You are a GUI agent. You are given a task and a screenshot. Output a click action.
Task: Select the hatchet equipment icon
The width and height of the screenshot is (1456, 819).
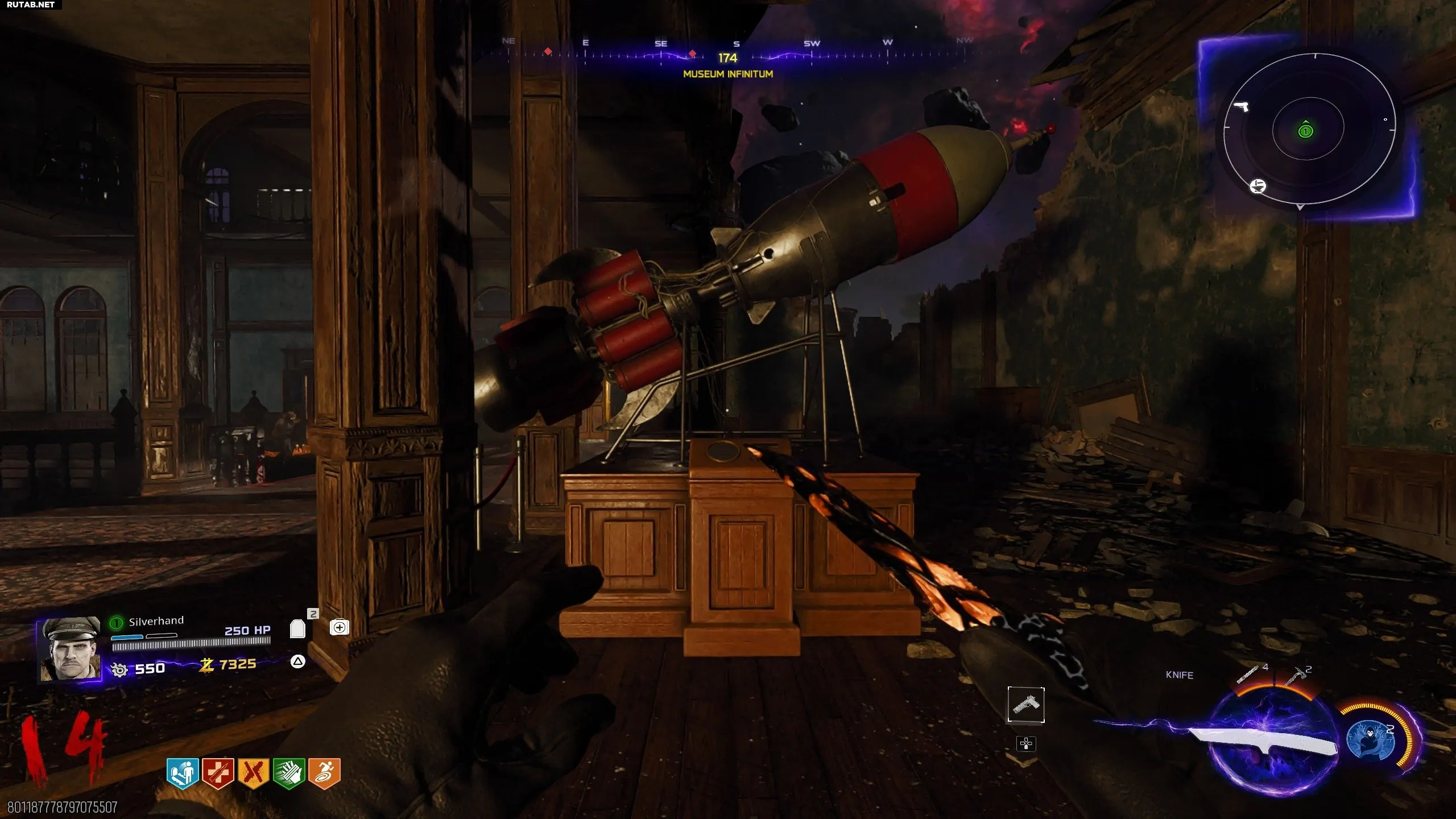[x=1294, y=676]
